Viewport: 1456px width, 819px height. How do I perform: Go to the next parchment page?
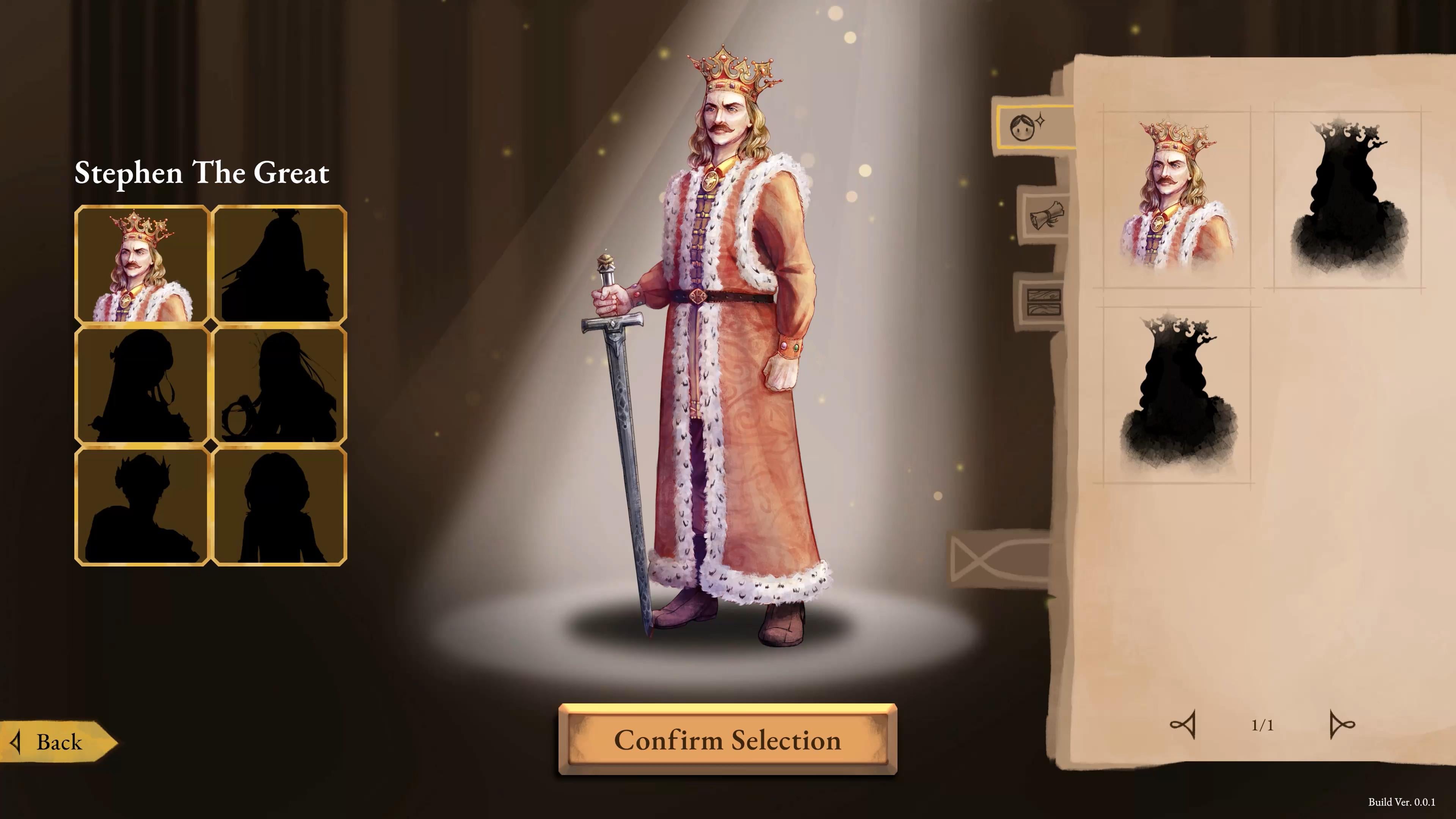tap(1341, 725)
